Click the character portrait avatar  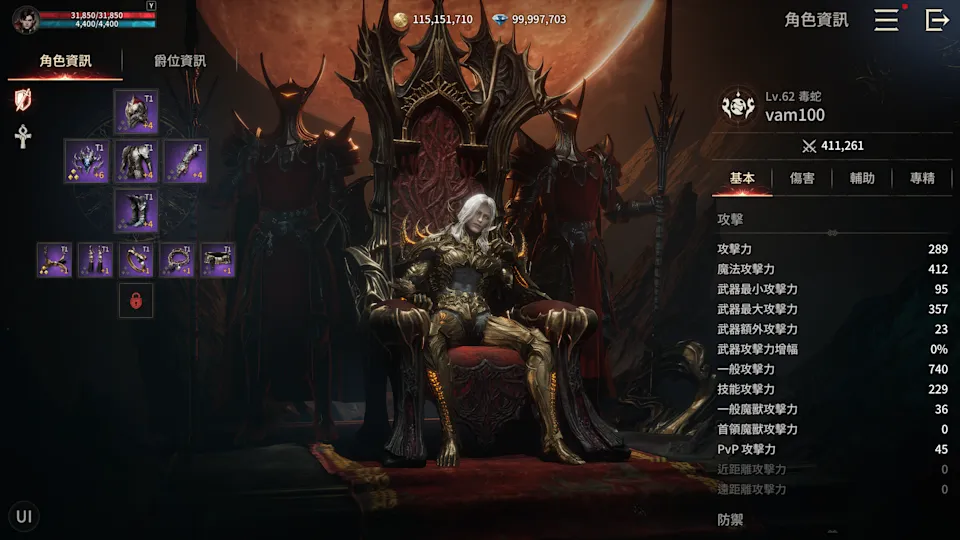24,19
